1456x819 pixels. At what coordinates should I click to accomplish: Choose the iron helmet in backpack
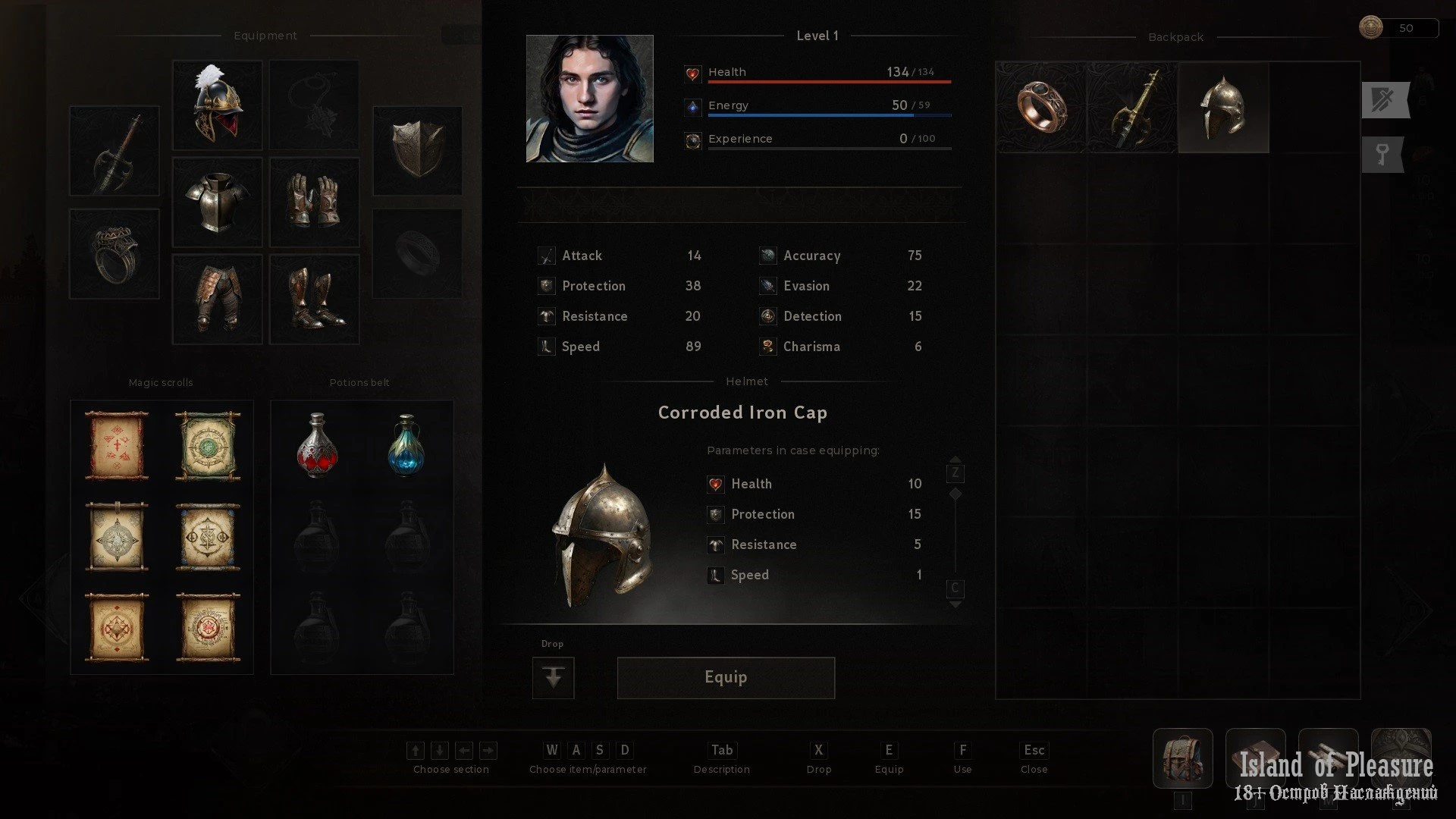[1223, 108]
